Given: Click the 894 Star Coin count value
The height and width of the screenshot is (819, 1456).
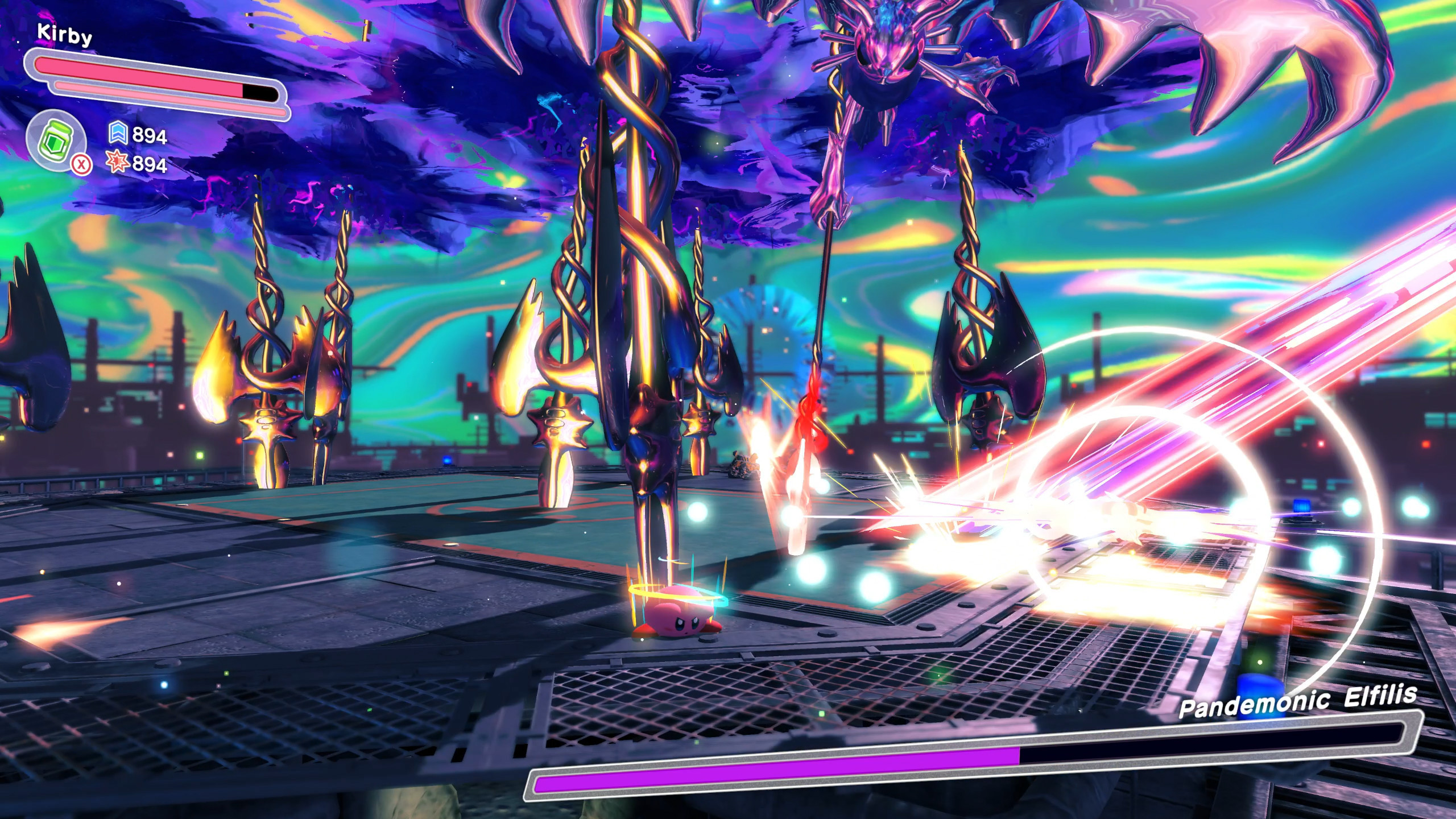Looking at the screenshot, I should [x=151, y=135].
